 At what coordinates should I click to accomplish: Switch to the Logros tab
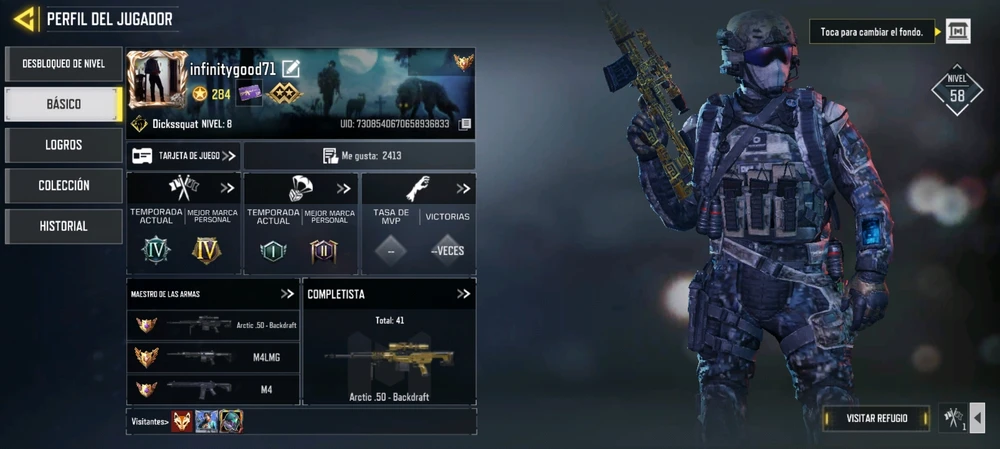coord(63,145)
